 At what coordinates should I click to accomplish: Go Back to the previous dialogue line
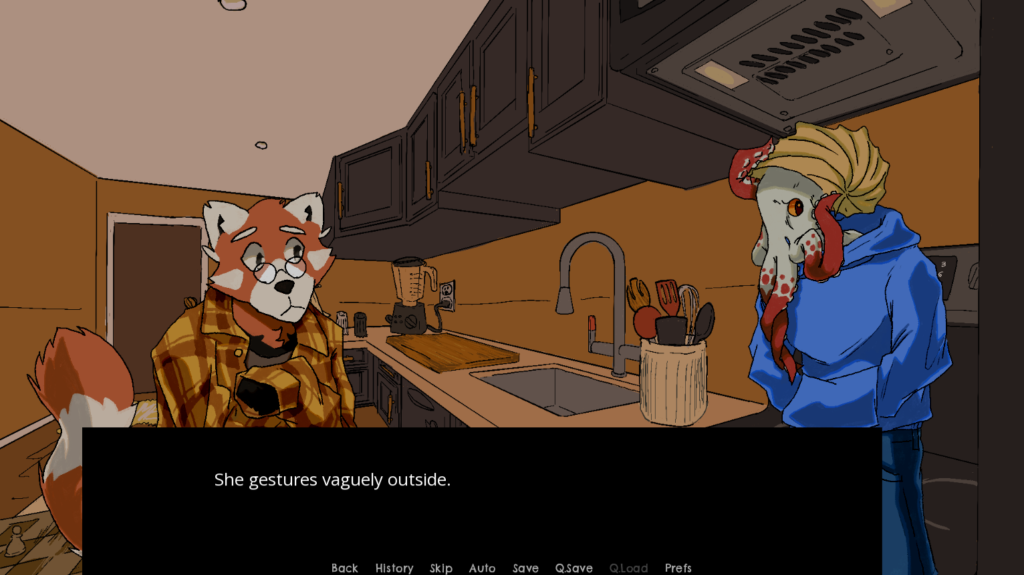344,568
